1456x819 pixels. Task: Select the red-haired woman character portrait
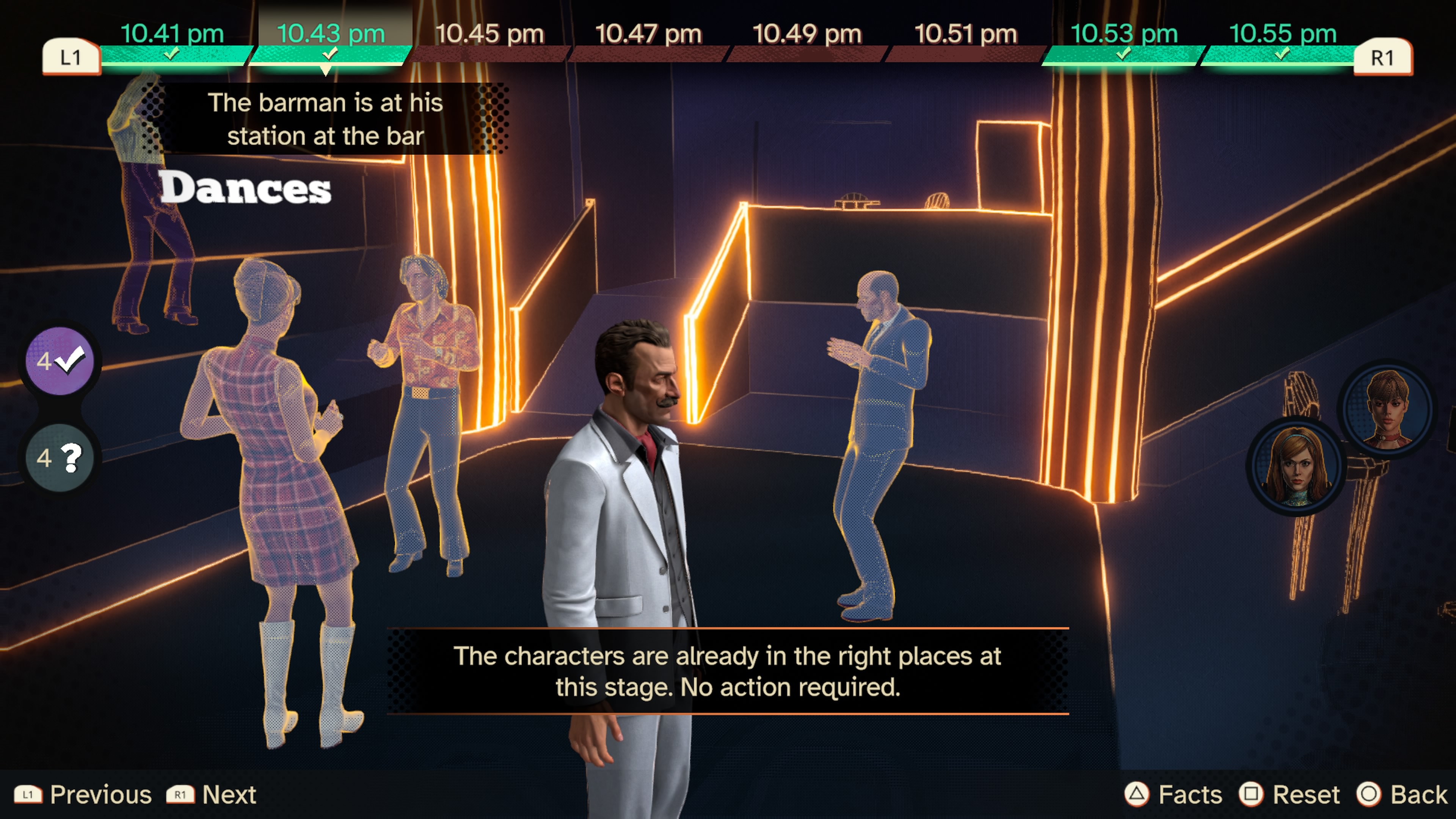tap(1297, 465)
